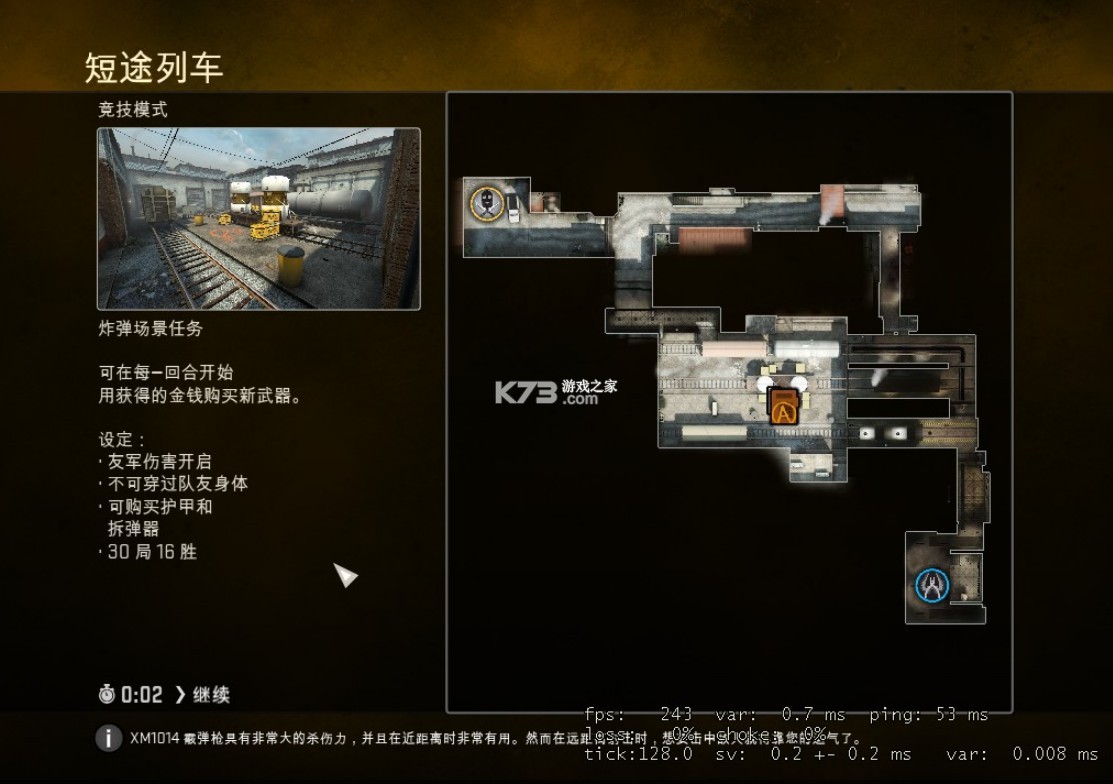Select the counter-terrorist spawn icon on map
The height and width of the screenshot is (784, 1113).
tap(931, 586)
